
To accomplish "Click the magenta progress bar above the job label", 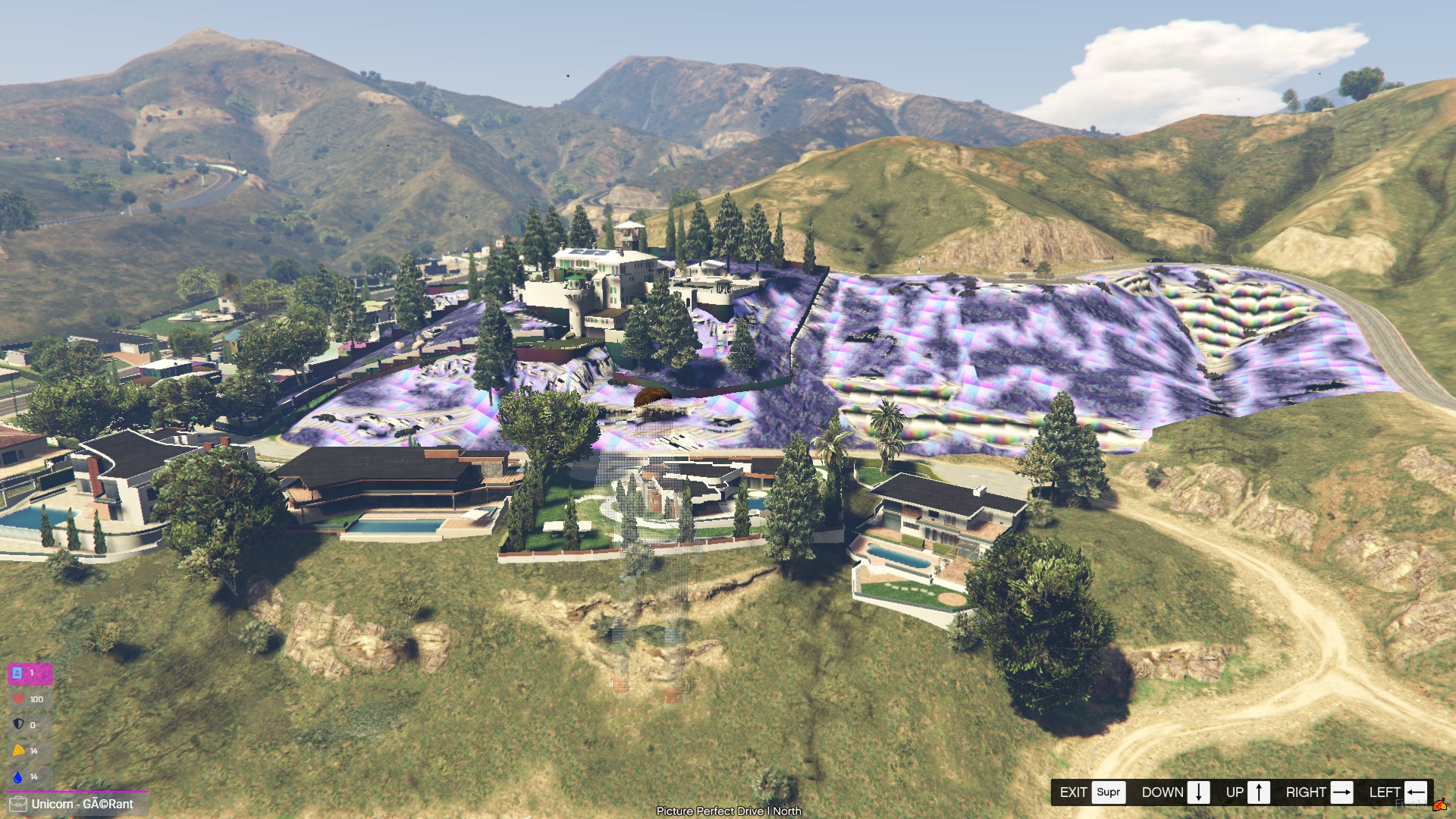I will click(76, 791).
